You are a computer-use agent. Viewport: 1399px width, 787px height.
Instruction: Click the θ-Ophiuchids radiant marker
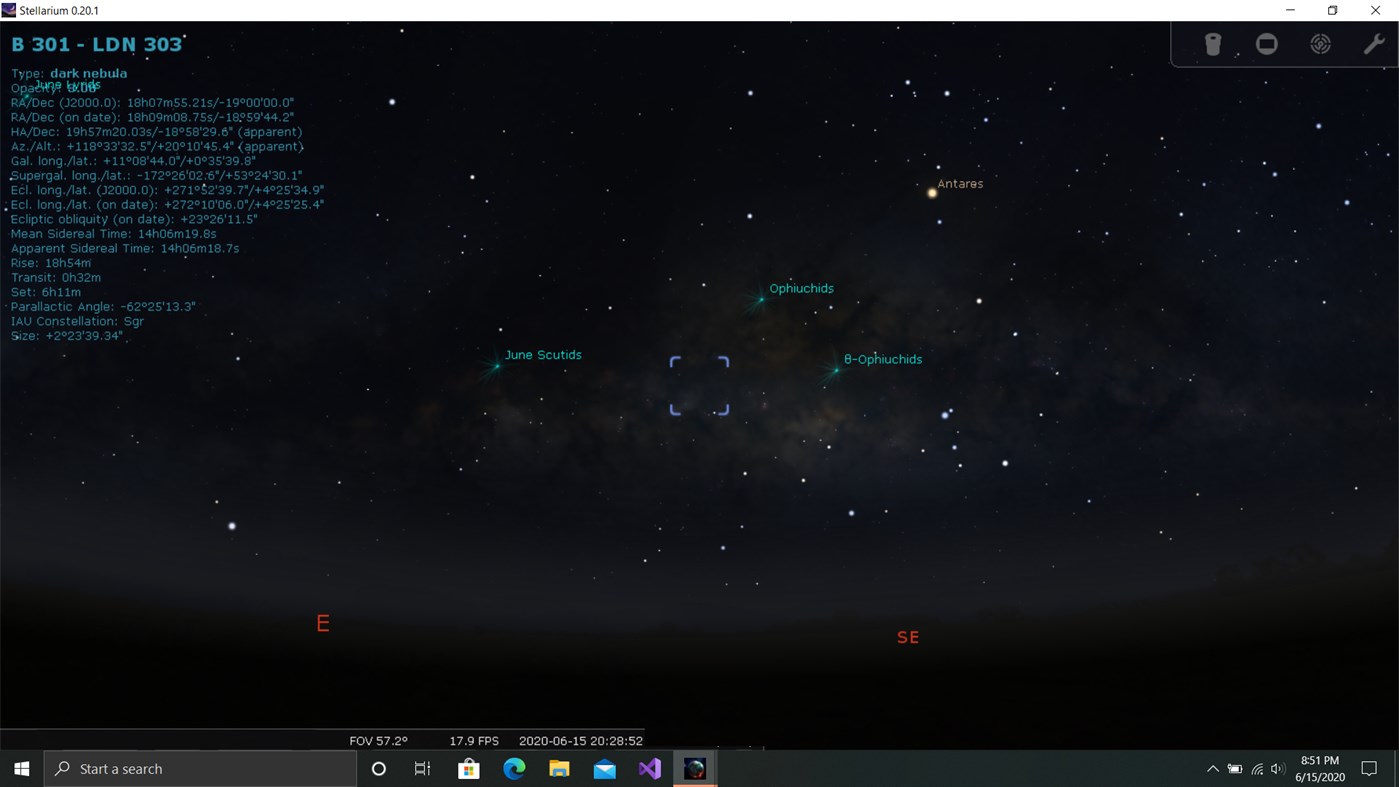[835, 370]
